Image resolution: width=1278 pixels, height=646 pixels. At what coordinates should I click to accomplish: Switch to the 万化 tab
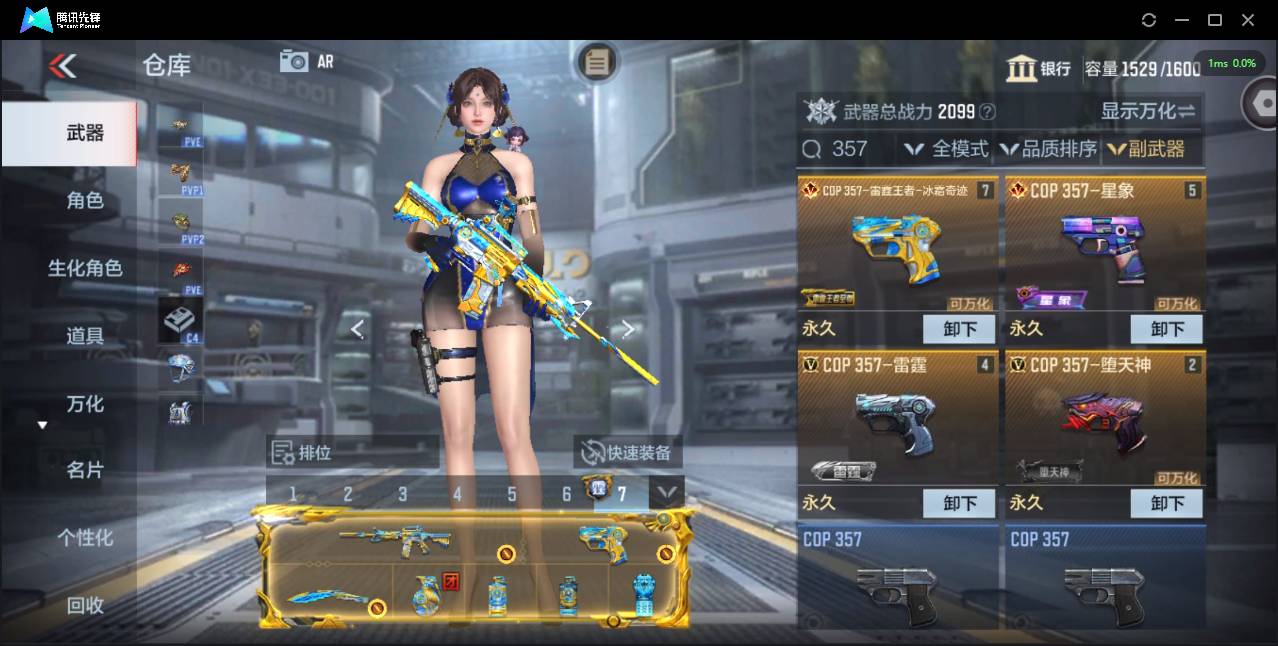click(84, 404)
